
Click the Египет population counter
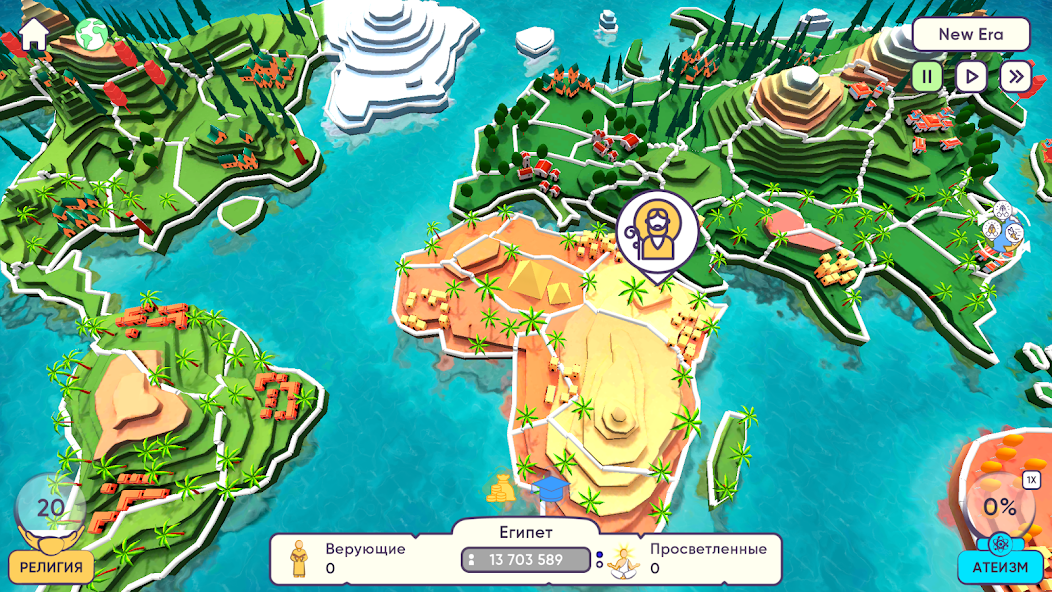click(526, 560)
